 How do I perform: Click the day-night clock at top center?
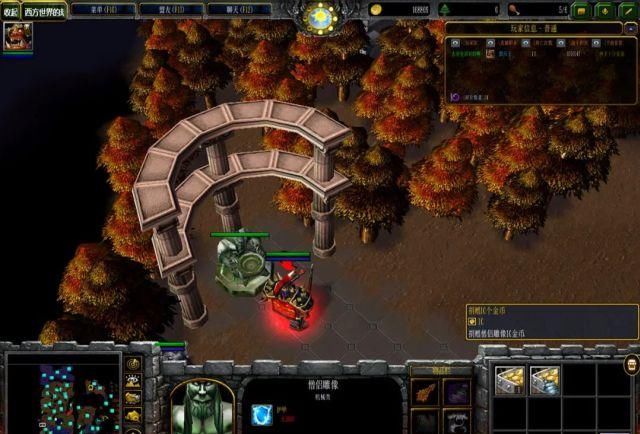(321, 16)
